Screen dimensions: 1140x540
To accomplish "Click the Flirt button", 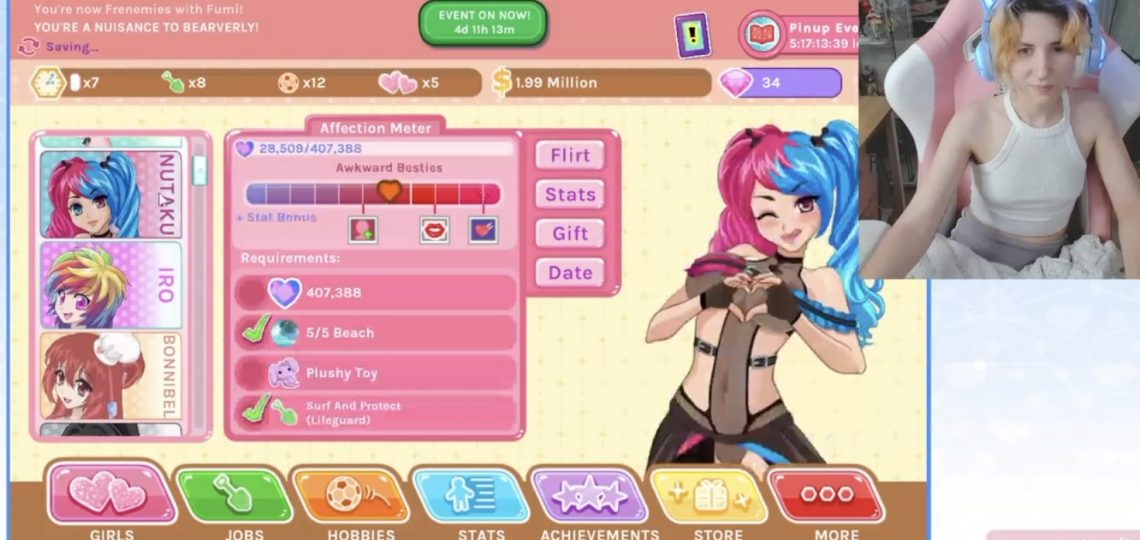I will click(570, 155).
